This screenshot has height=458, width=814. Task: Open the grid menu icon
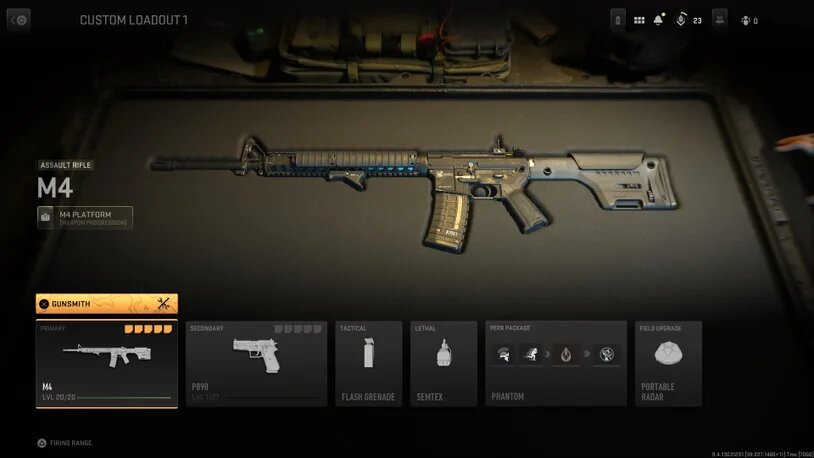639,20
